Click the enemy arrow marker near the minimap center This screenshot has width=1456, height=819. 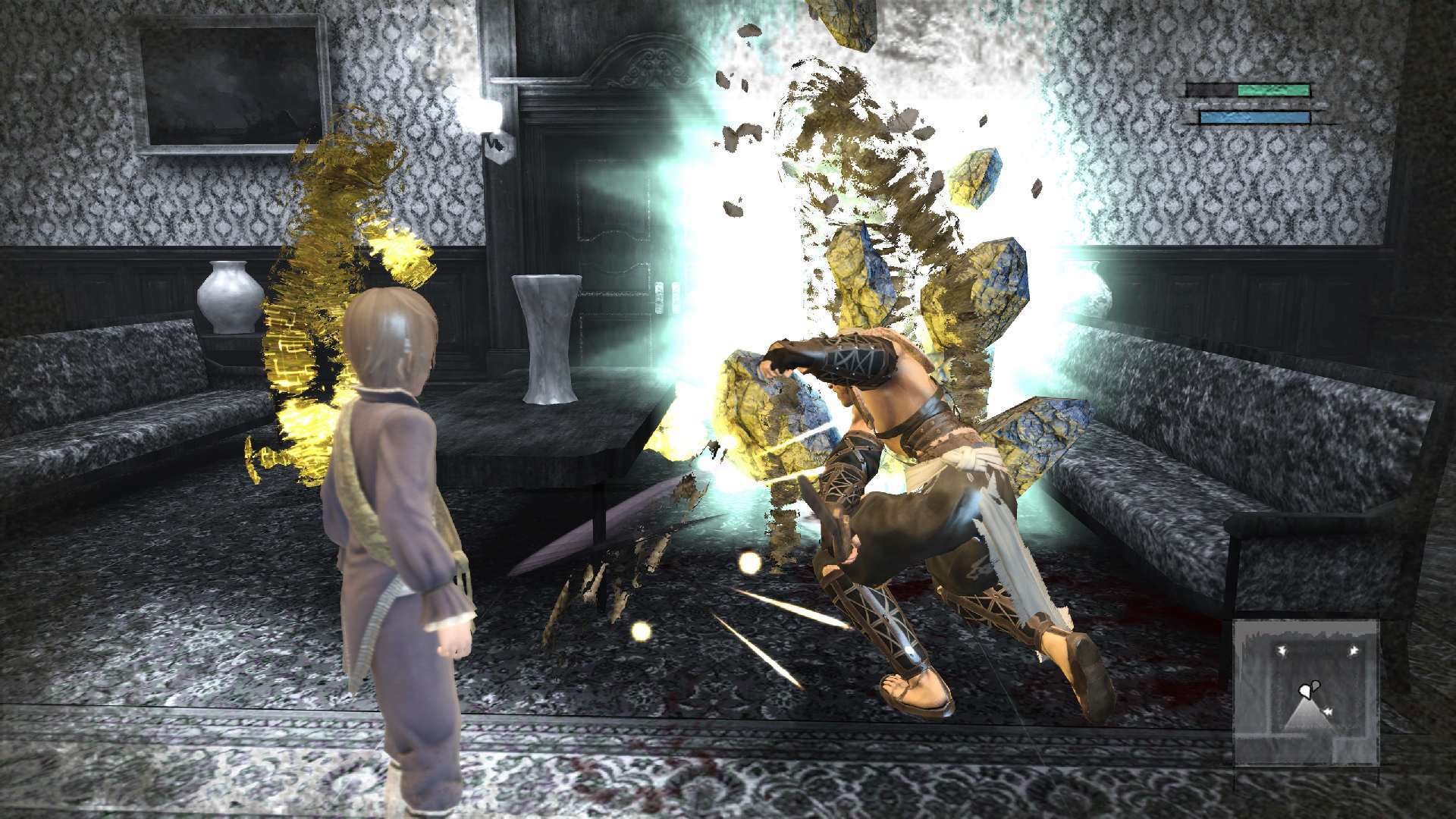point(1328,711)
